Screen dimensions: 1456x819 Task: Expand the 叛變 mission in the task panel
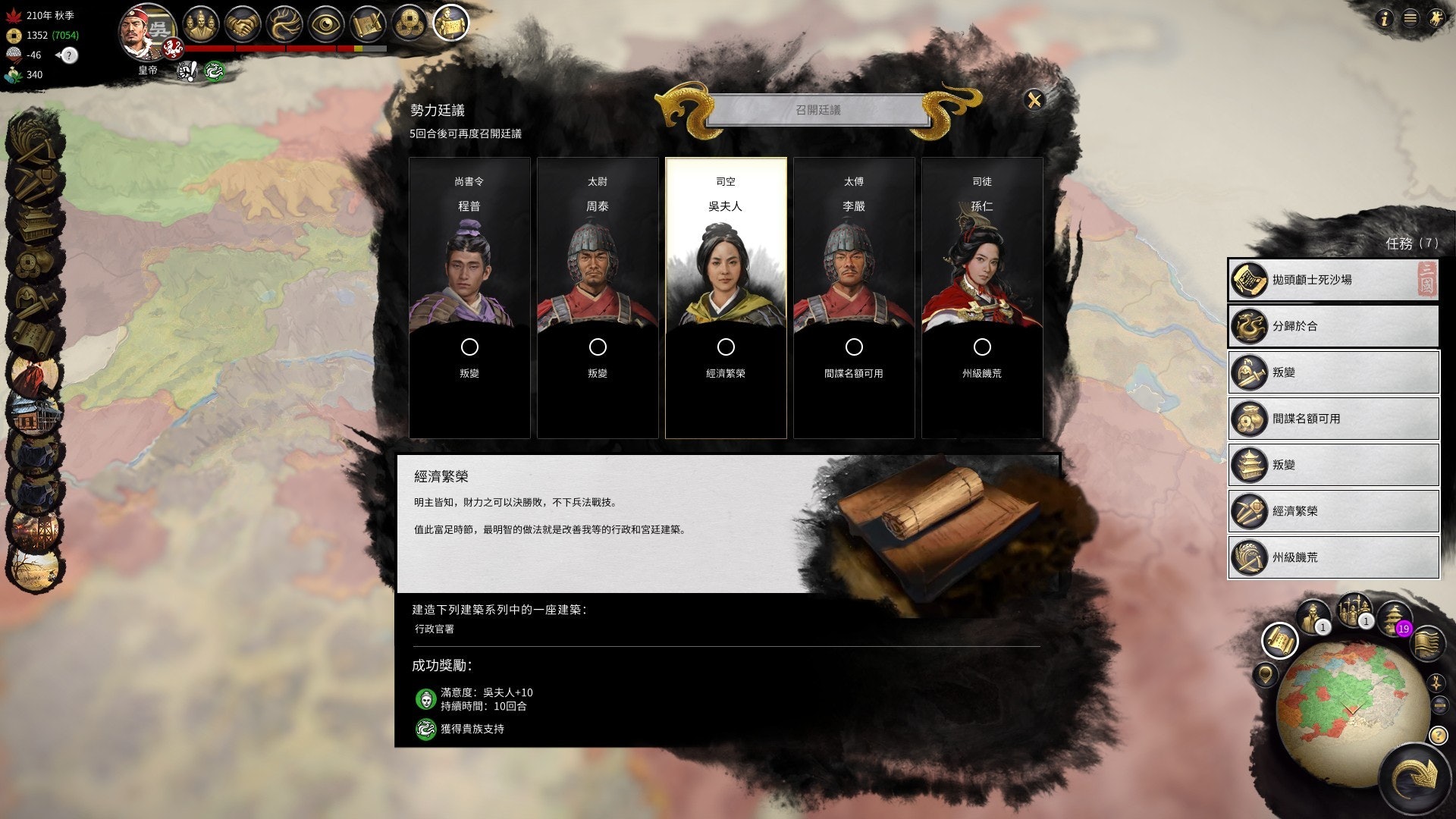(x=1332, y=372)
